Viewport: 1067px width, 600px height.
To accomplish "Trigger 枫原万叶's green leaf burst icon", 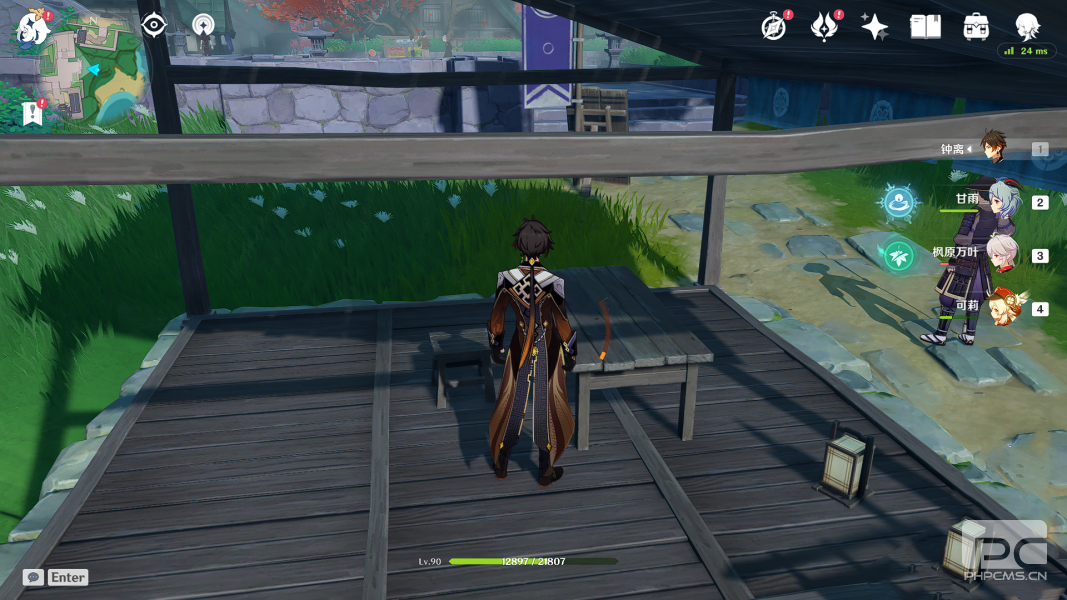I will point(899,256).
